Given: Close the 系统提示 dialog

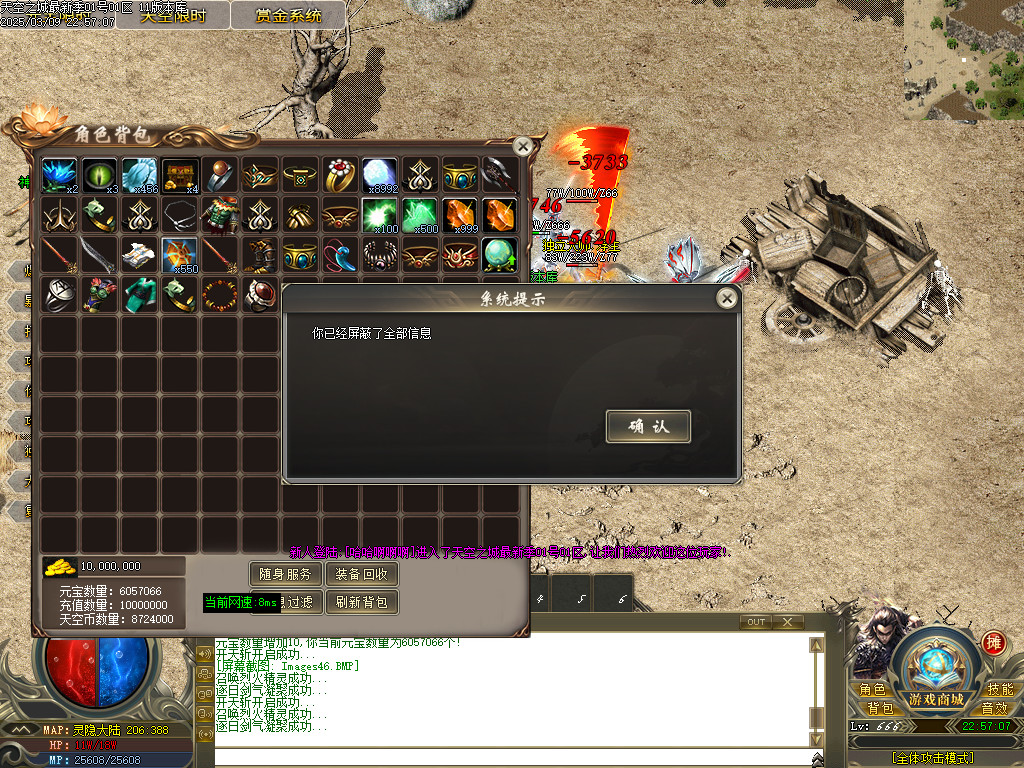Looking at the screenshot, I should click(727, 298).
